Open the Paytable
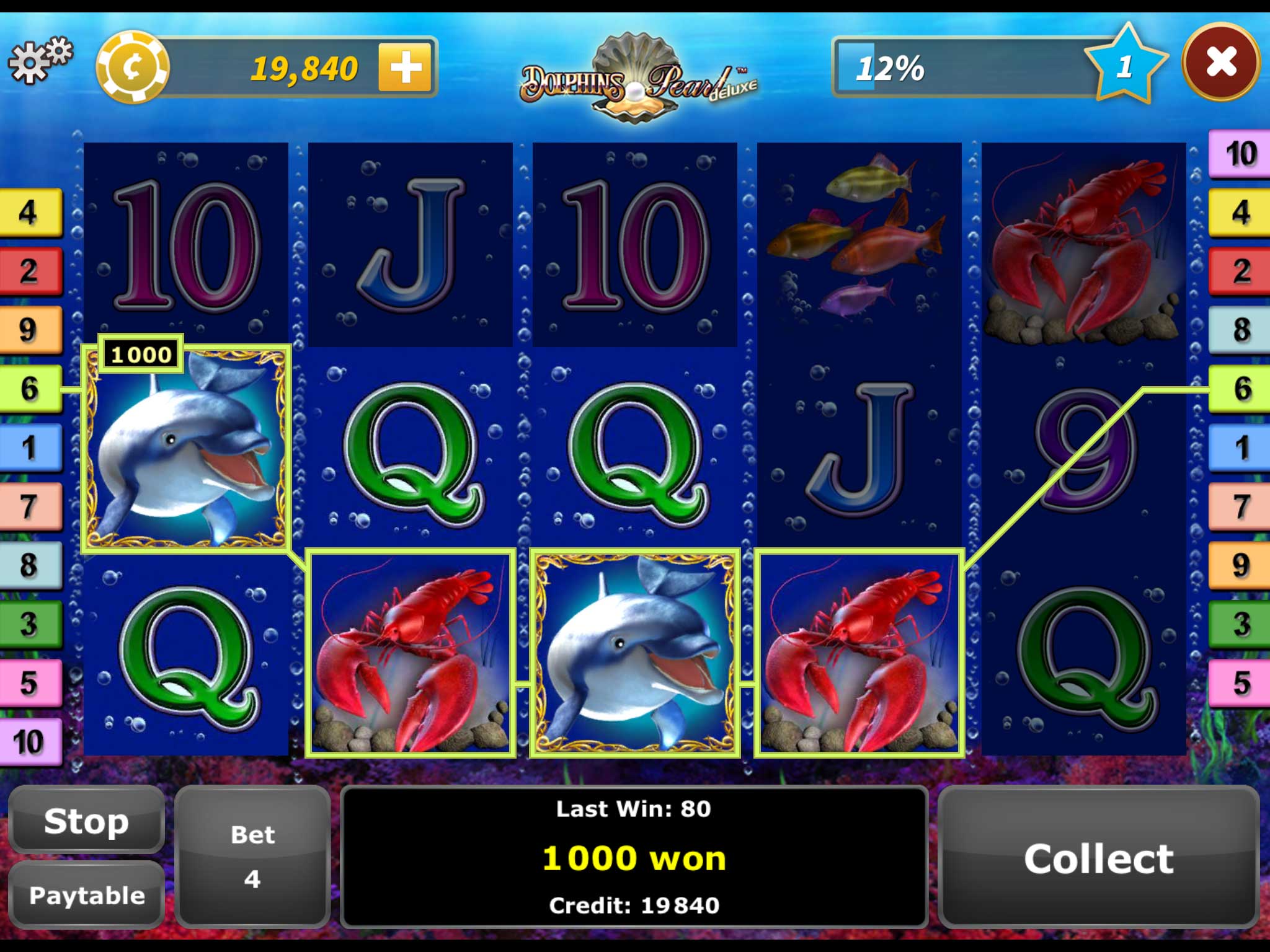1270x952 pixels. (x=86, y=895)
